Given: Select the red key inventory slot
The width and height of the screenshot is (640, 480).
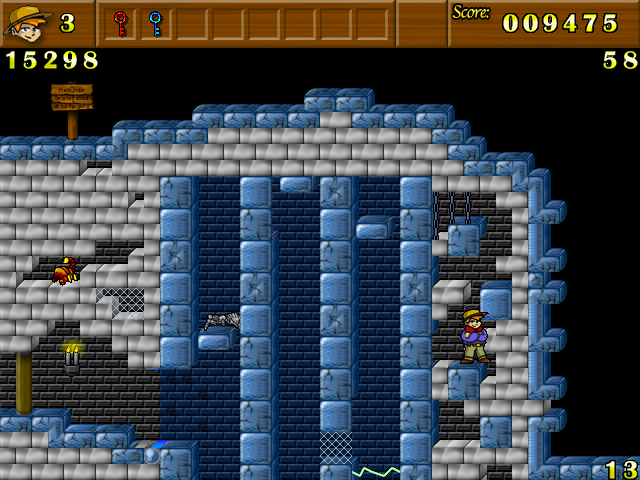Looking at the screenshot, I should pyautogui.click(x=120, y=23).
